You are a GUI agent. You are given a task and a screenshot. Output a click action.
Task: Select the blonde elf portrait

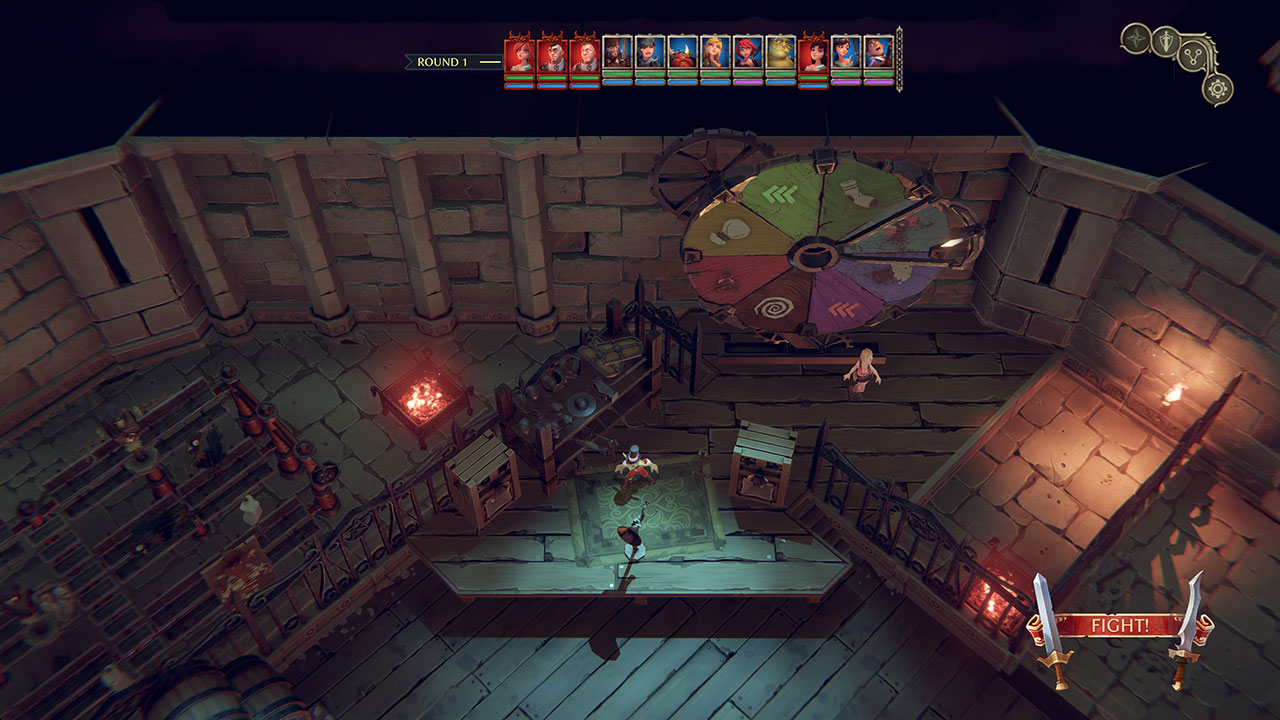(713, 53)
